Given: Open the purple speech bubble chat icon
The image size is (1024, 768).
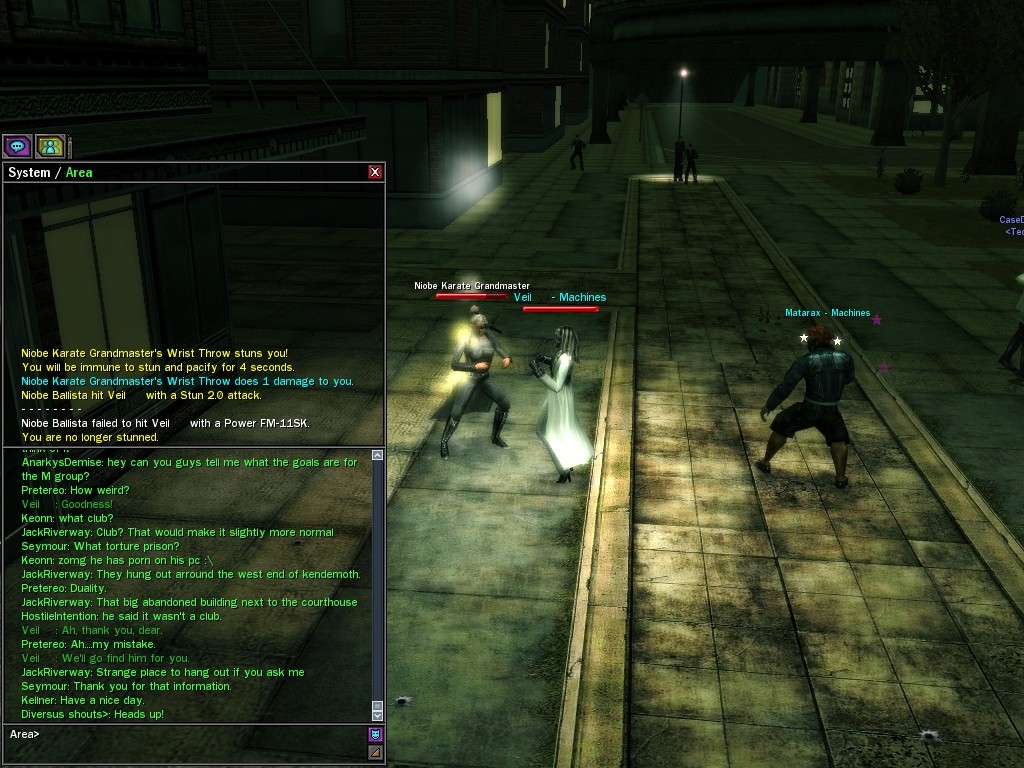Looking at the screenshot, I should [x=17, y=146].
